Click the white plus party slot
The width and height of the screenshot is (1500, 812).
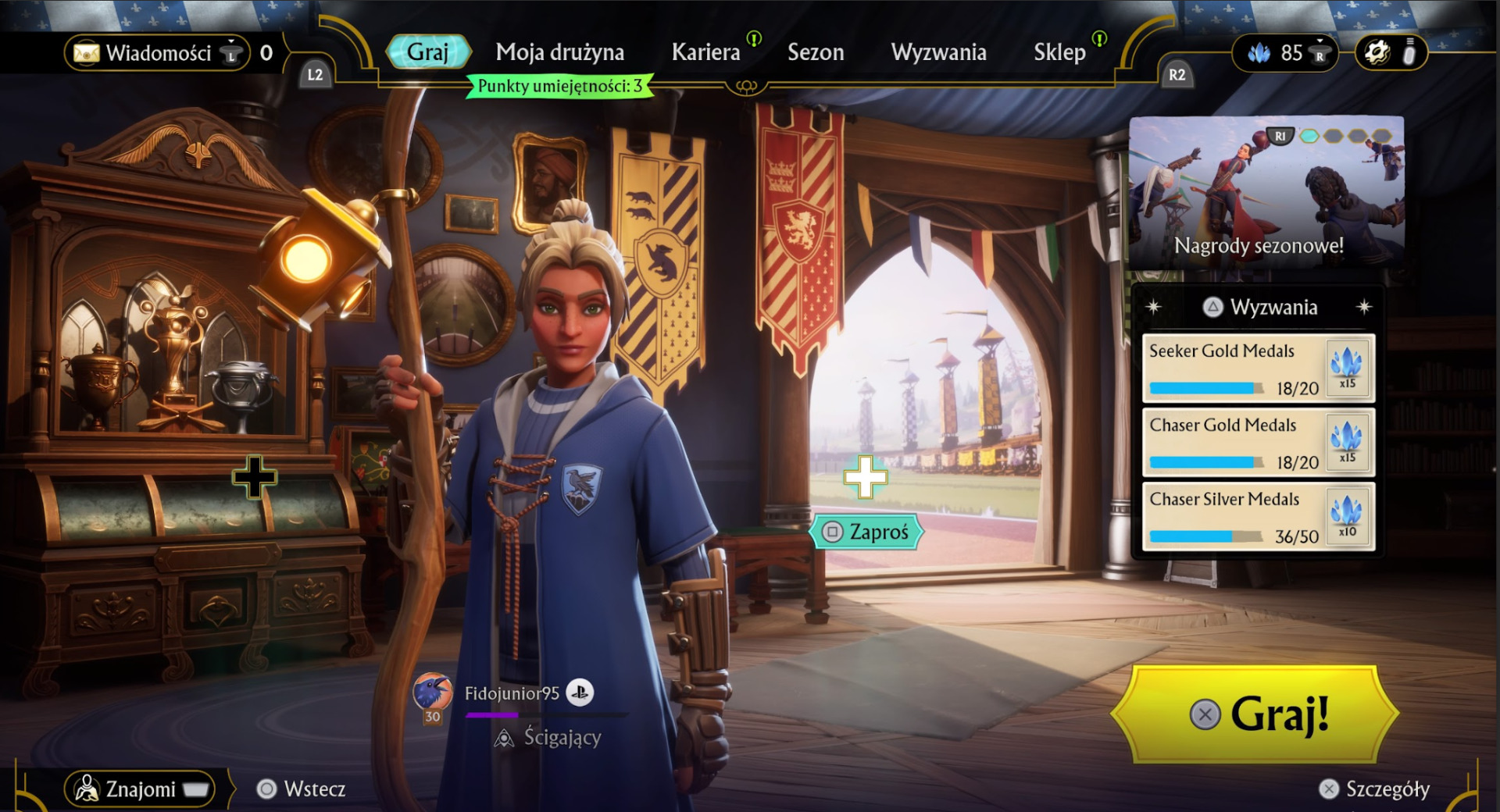[x=865, y=477]
